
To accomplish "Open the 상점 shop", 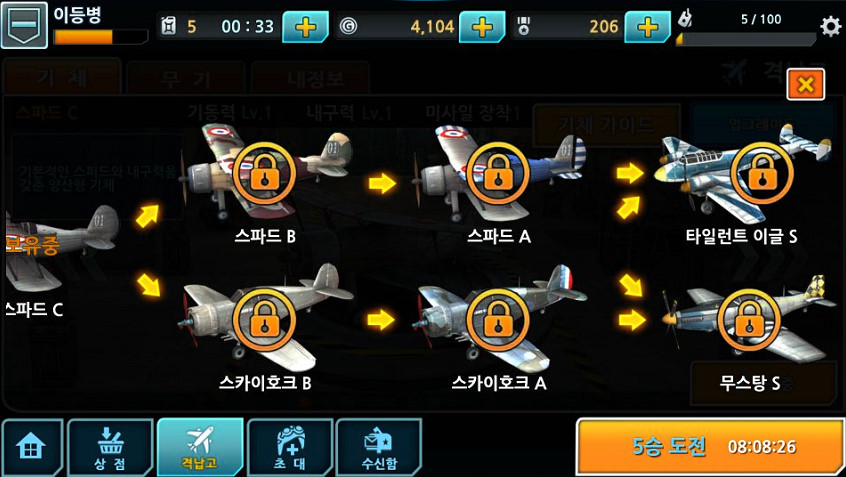I will coord(109,447).
